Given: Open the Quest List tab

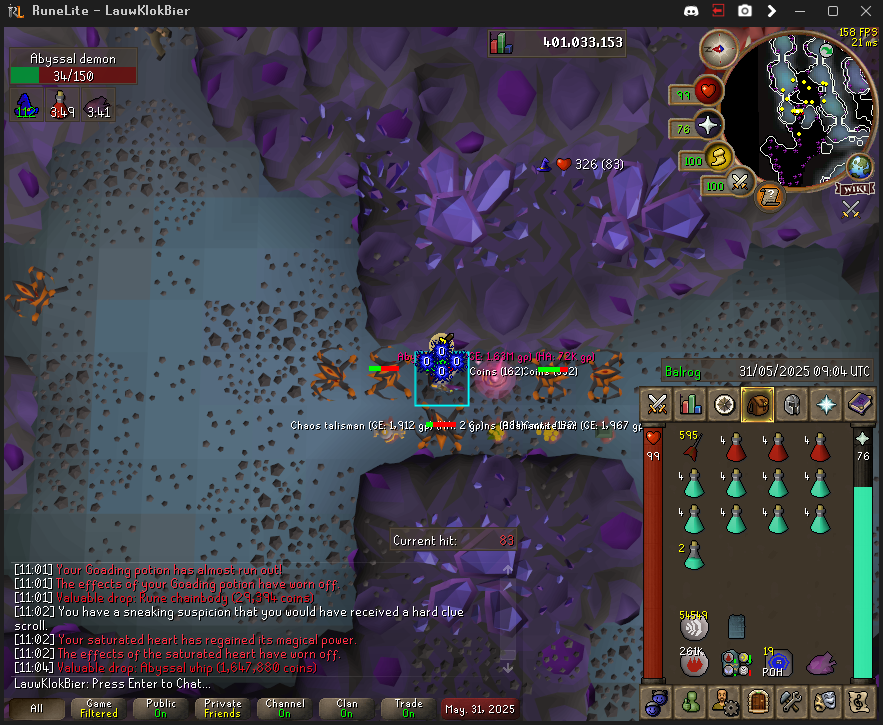Looking at the screenshot, I should [x=724, y=405].
